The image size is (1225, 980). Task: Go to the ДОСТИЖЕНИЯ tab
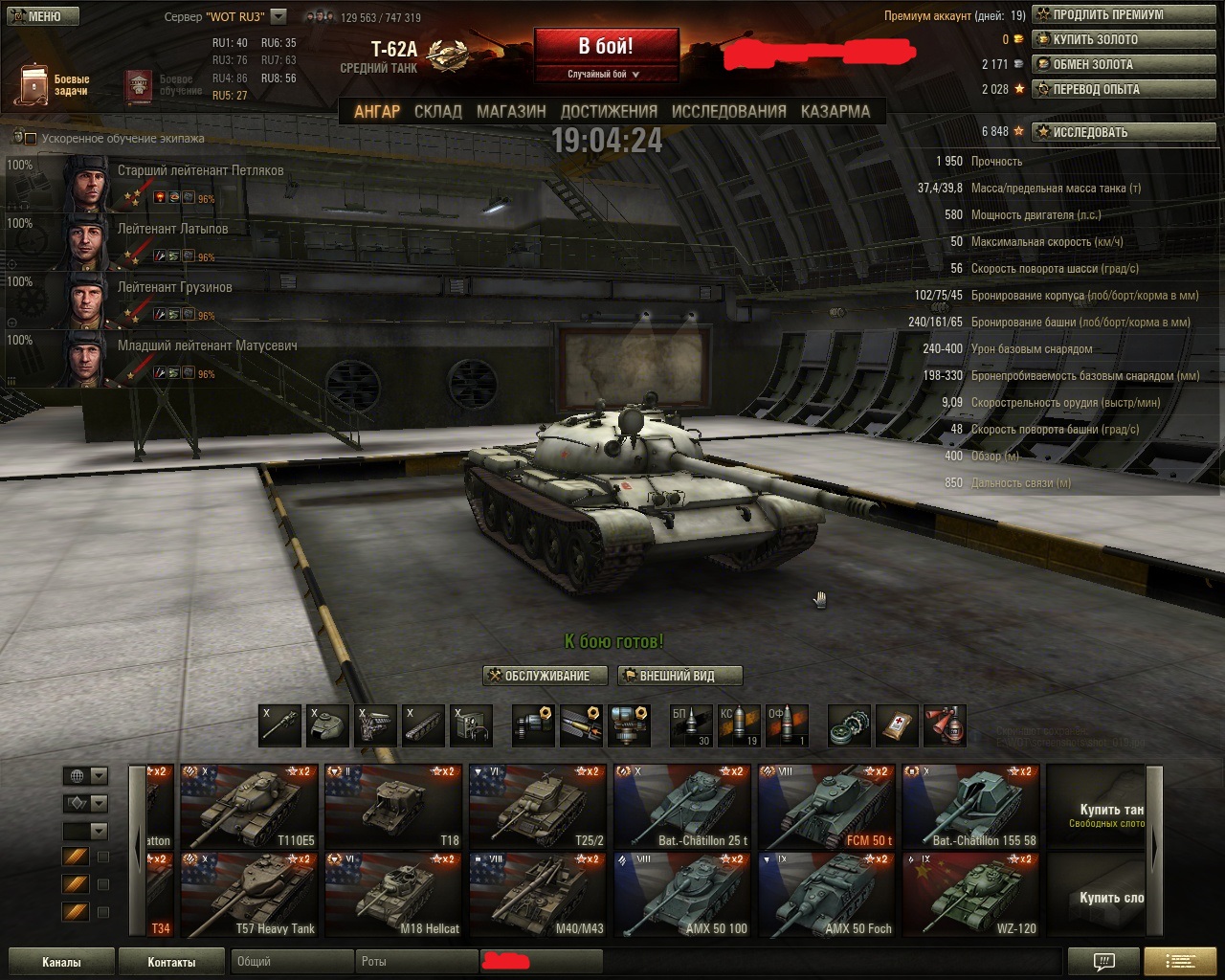609,111
